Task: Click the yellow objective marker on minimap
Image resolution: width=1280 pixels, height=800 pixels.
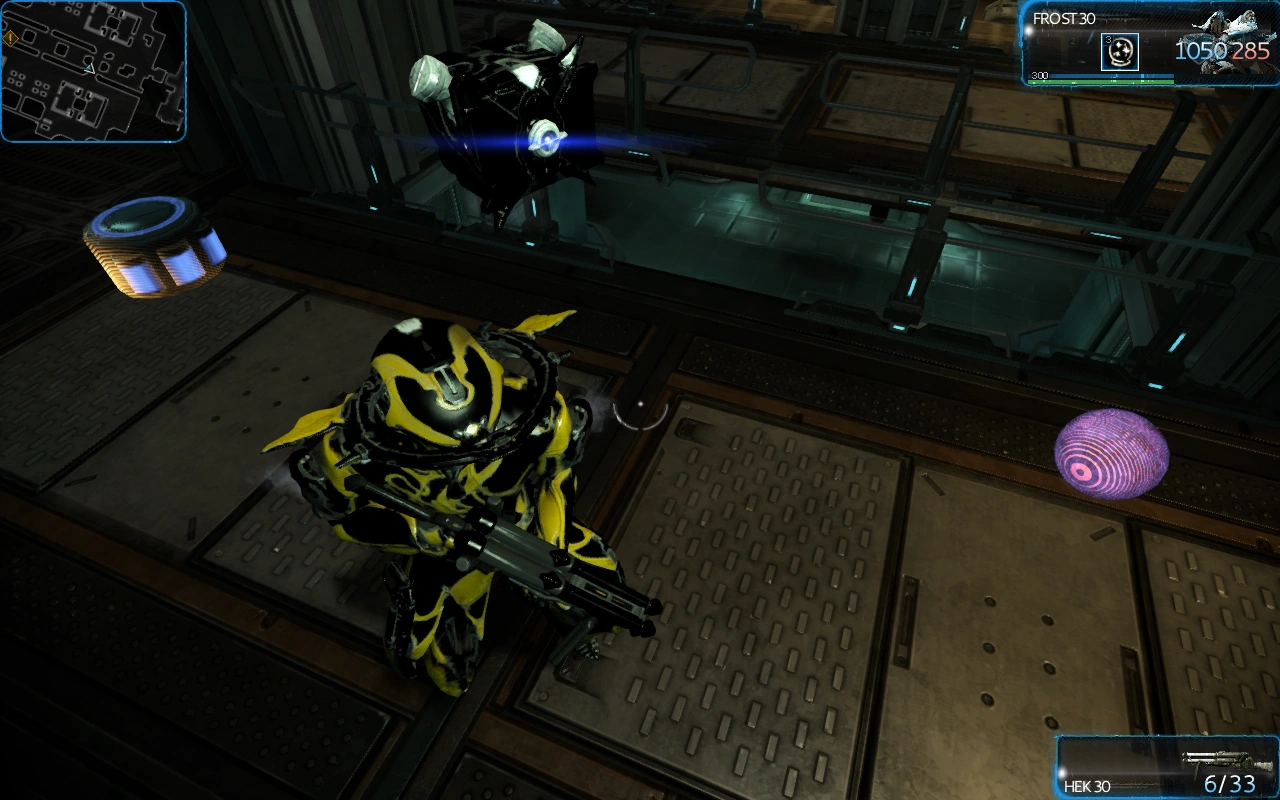Action: coord(11,39)
